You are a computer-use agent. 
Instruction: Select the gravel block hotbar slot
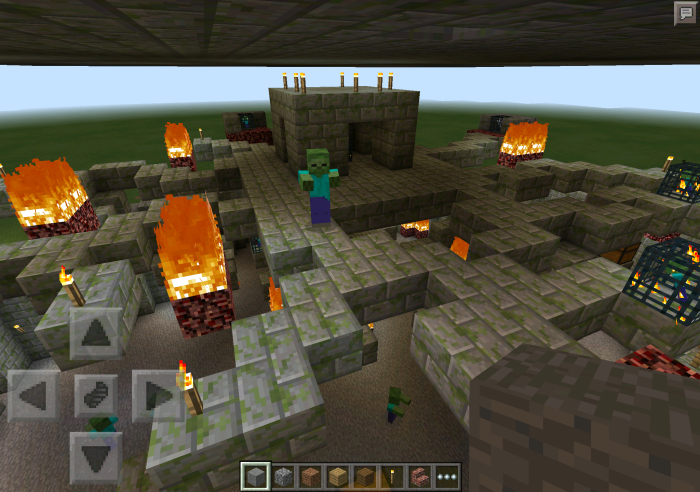coord(284,477)
